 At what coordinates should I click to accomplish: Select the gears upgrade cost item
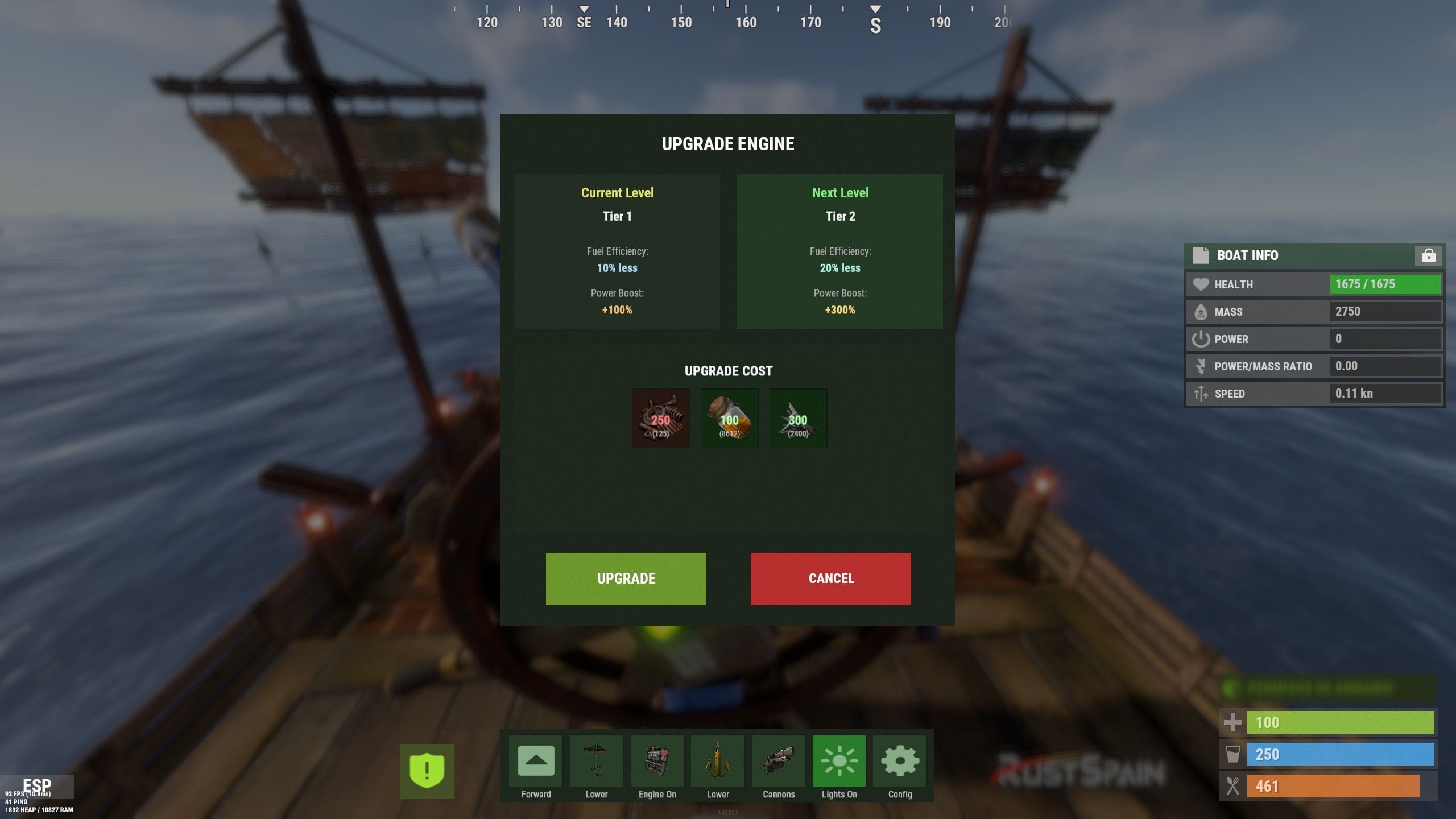pos(660,418)
